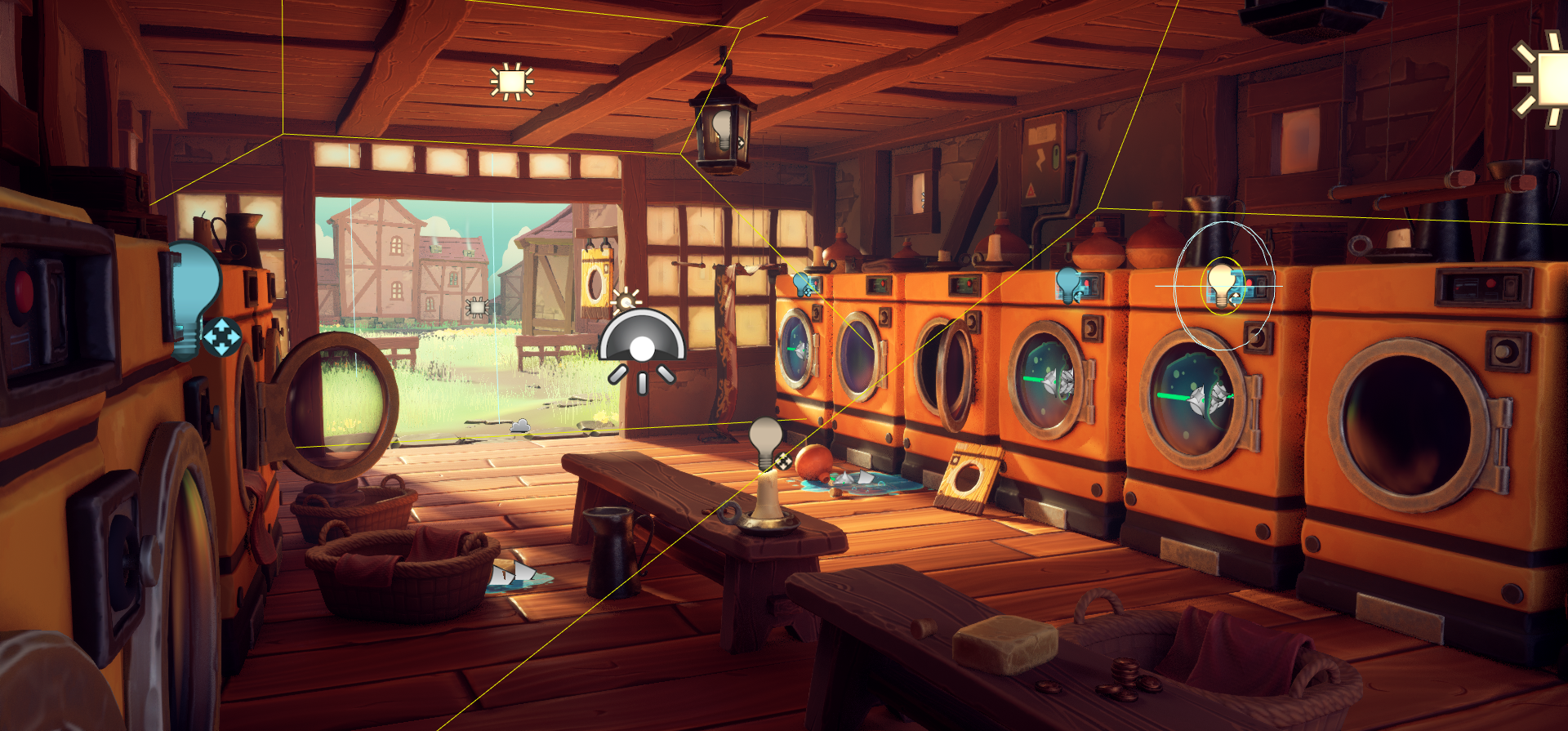
Task: Select the small area light gizmo outside the doorway
Action: click(476, 307)
